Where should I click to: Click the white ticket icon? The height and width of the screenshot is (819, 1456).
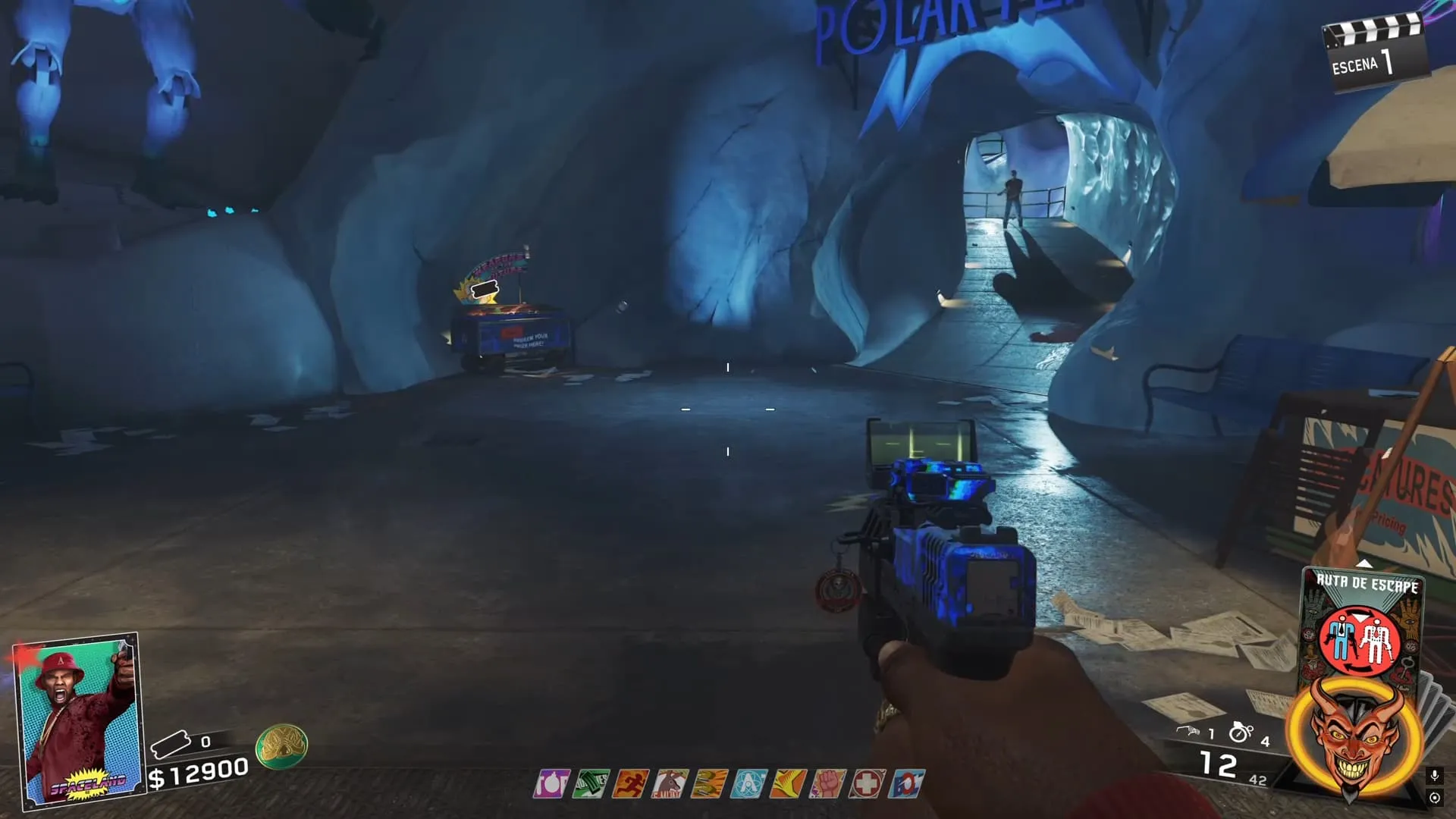pyautogui.click(x=171, y=744)
